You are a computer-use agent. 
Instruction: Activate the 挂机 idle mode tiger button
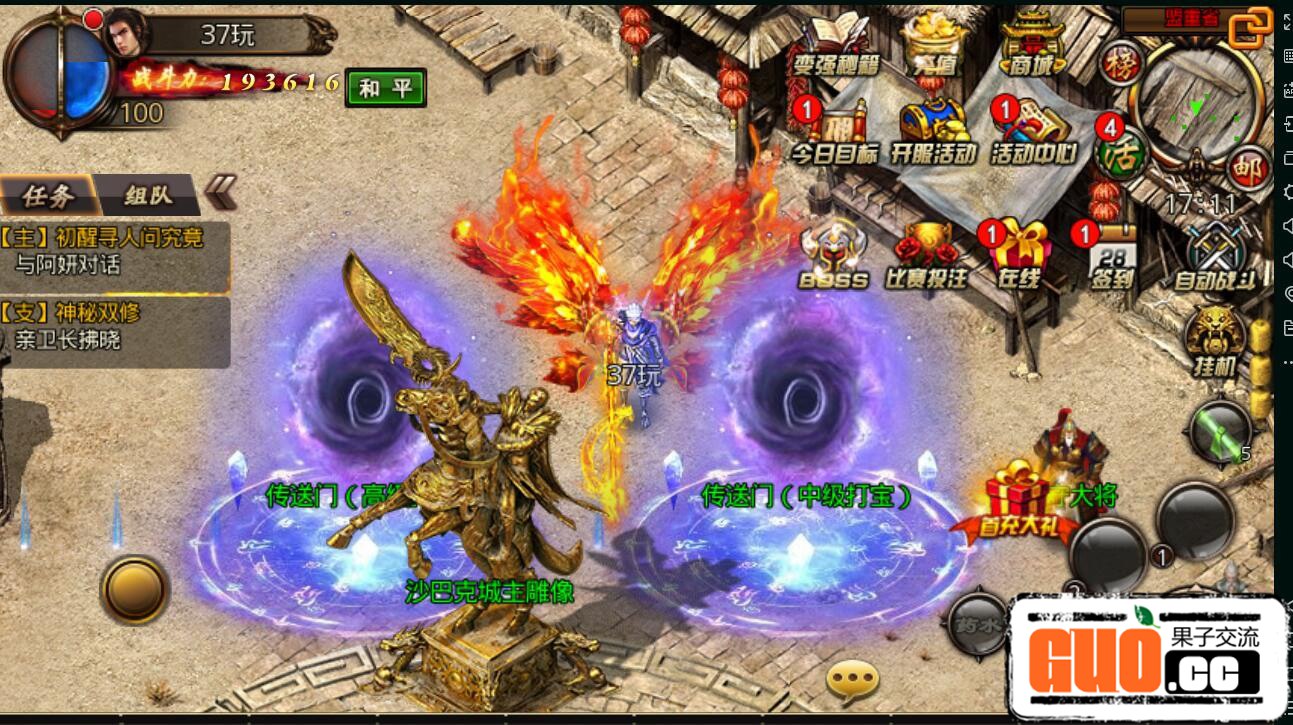(1215, 341)
